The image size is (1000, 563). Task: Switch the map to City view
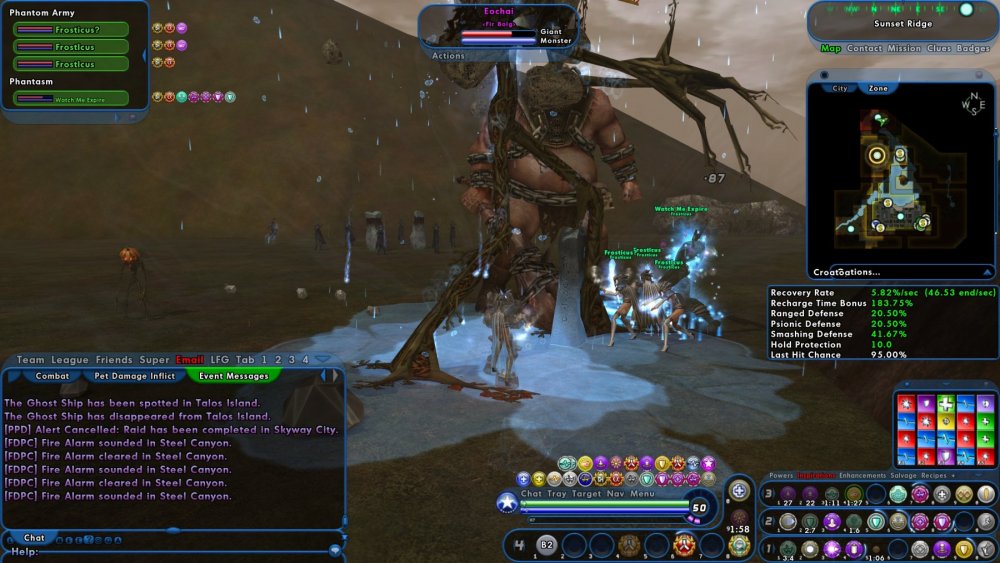[840, 88]
